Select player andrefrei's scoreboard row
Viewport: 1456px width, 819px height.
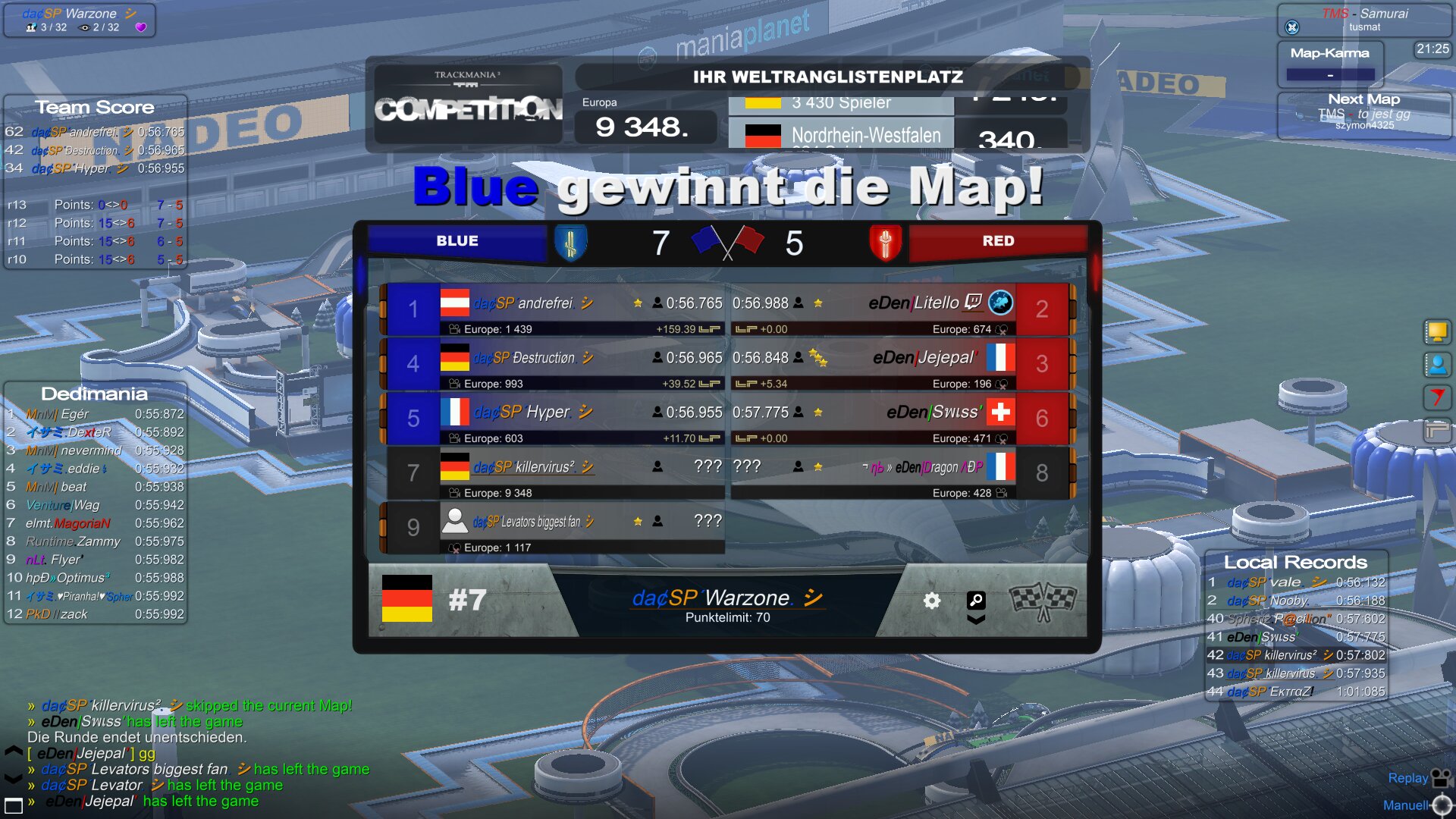tap(554, 309)
